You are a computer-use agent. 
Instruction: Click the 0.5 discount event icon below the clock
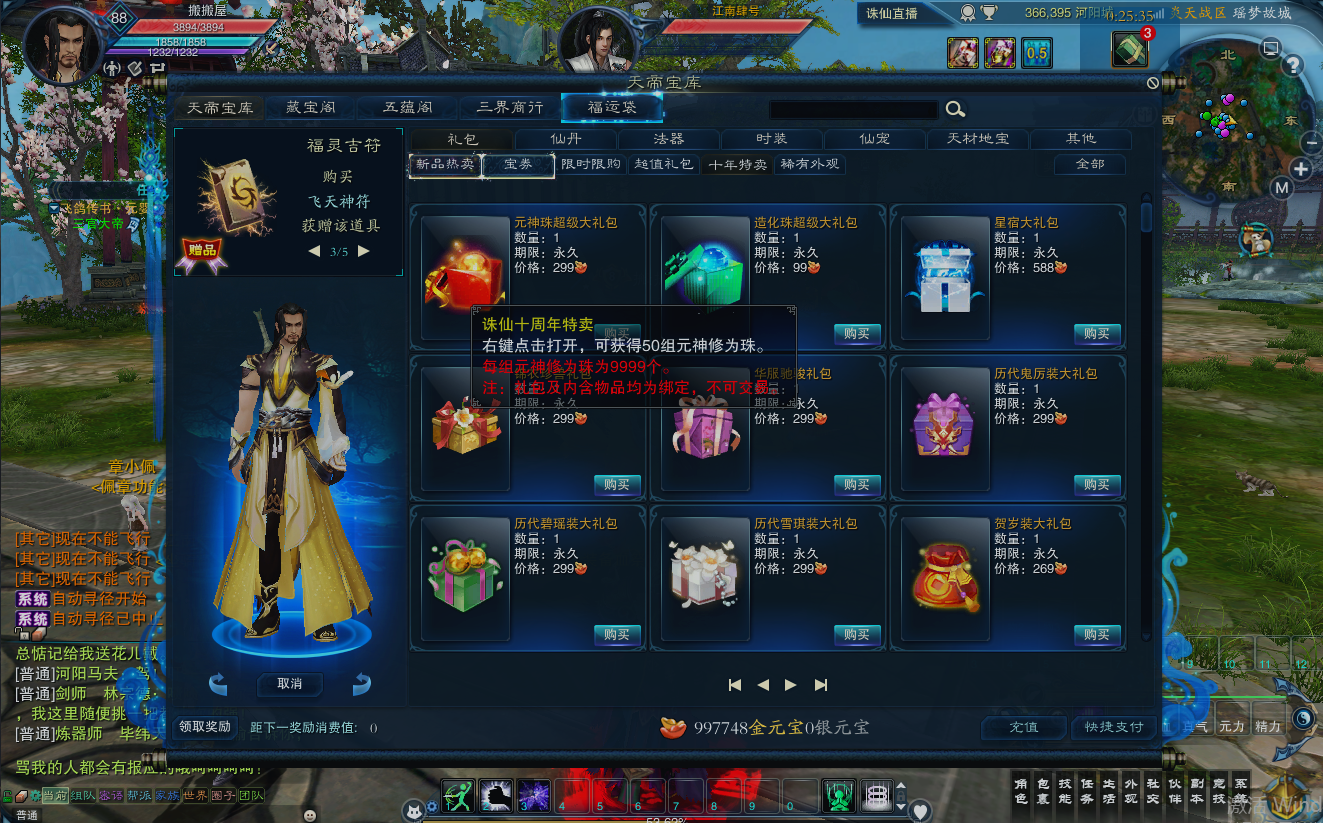(x=1037, y=53)
